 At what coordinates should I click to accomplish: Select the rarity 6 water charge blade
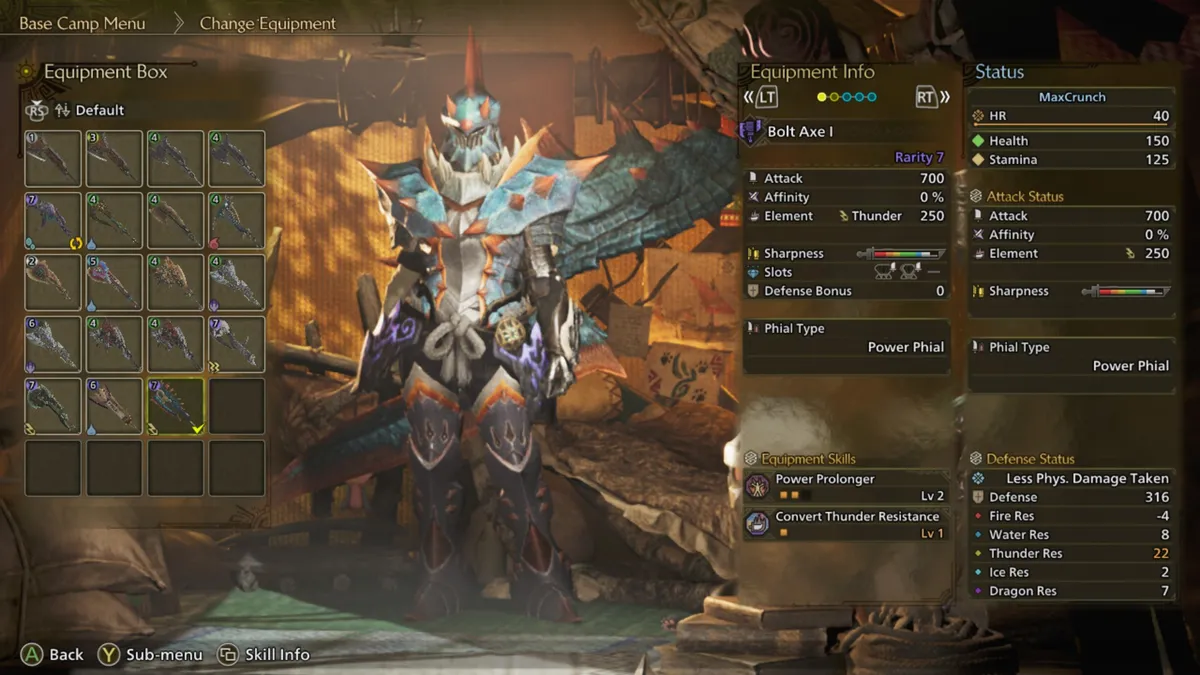[x=114, y=406]
